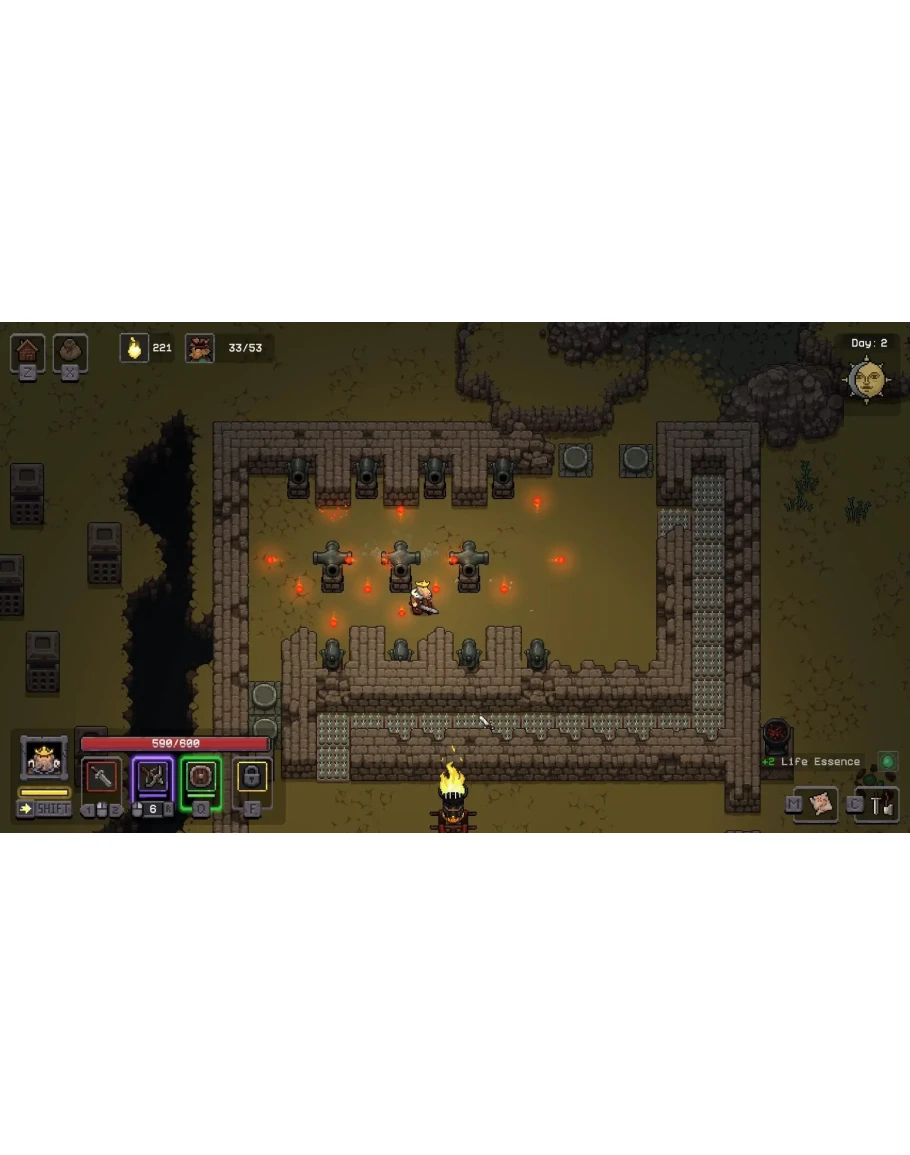Click the villager population icon

200,348
